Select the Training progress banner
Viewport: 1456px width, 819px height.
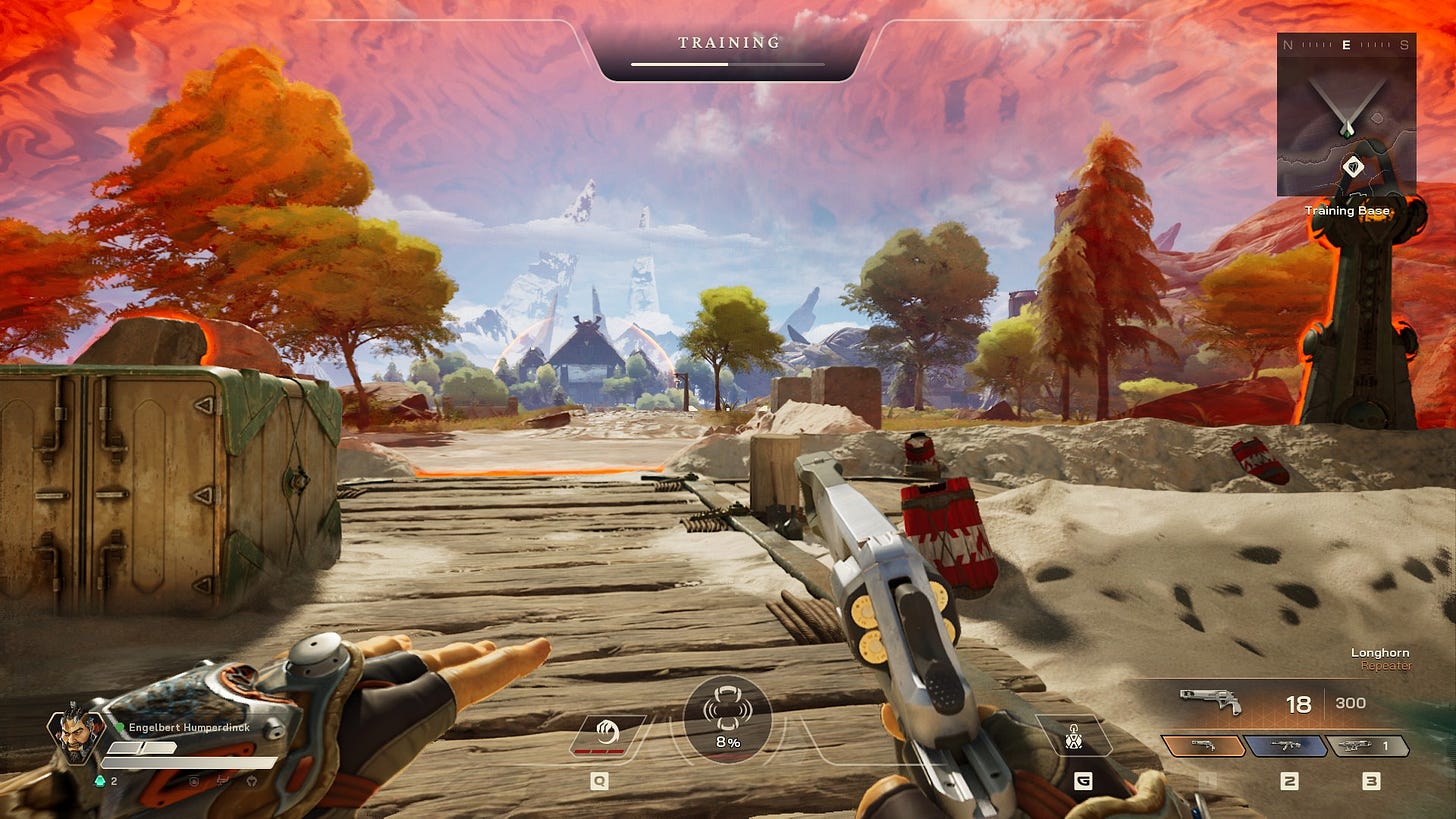click(728, 50)
